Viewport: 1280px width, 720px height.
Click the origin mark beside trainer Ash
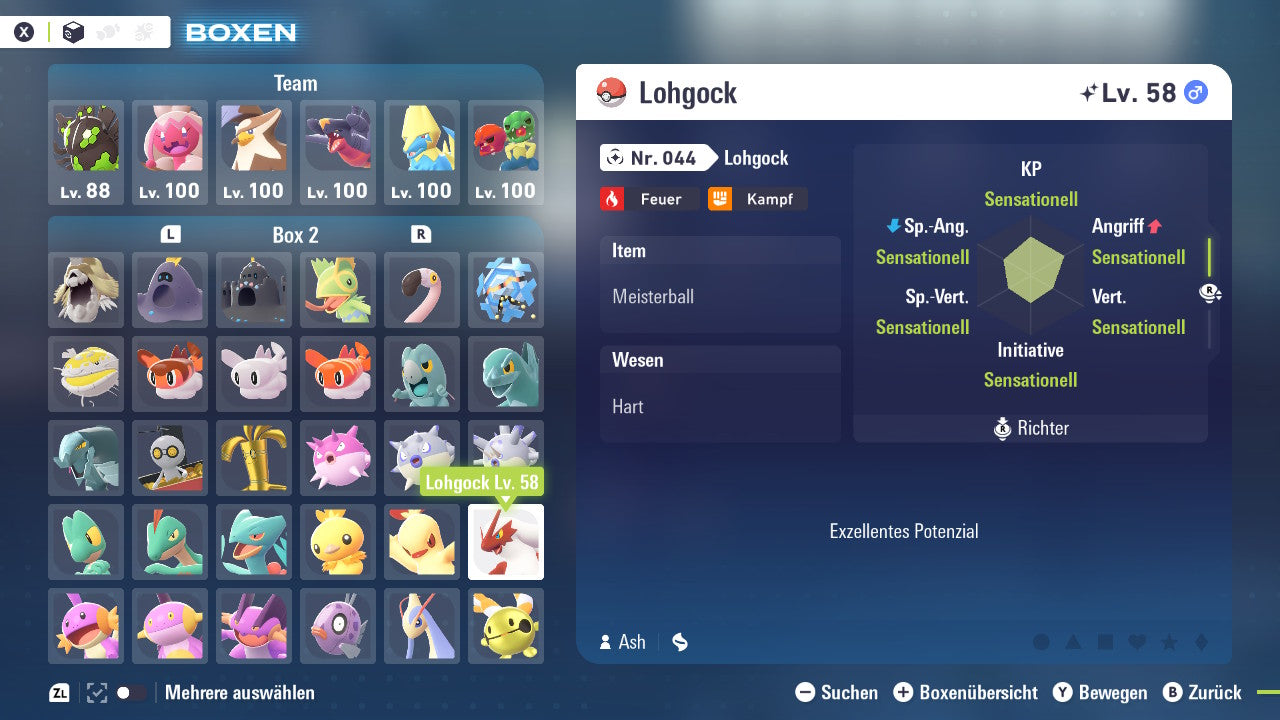pos(680,642)
